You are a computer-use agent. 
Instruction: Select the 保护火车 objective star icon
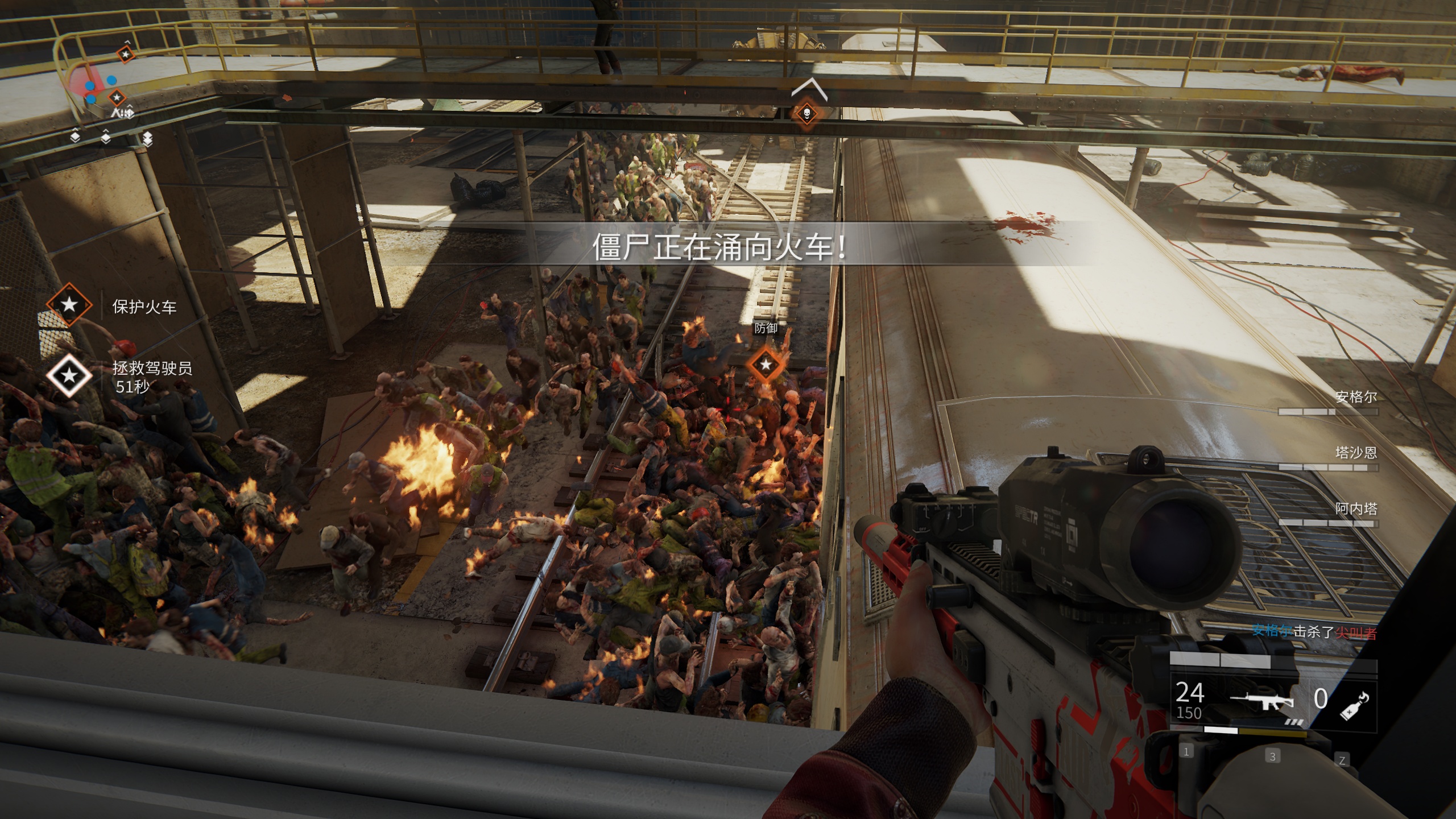pyautogui.click(x=69, y=305)
